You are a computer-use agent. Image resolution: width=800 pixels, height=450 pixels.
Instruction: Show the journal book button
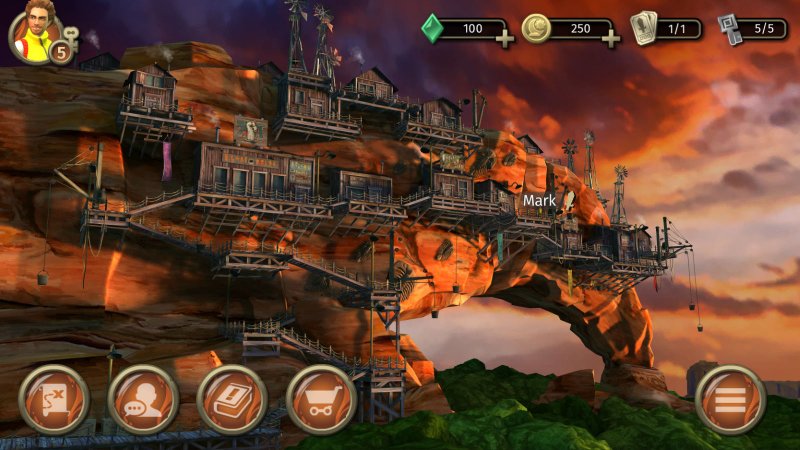232,398
